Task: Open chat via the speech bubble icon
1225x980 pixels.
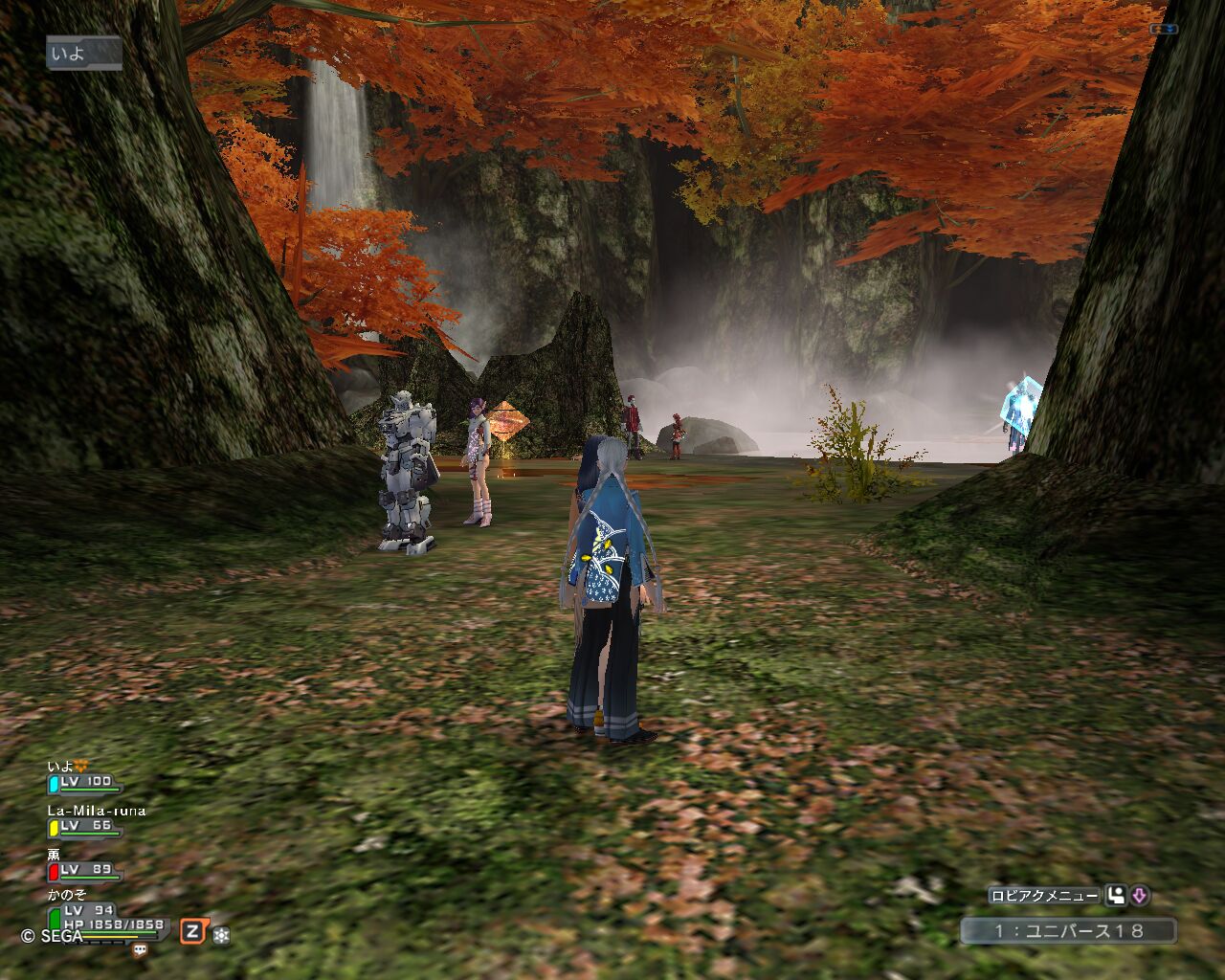Action: tap(140, 949)
